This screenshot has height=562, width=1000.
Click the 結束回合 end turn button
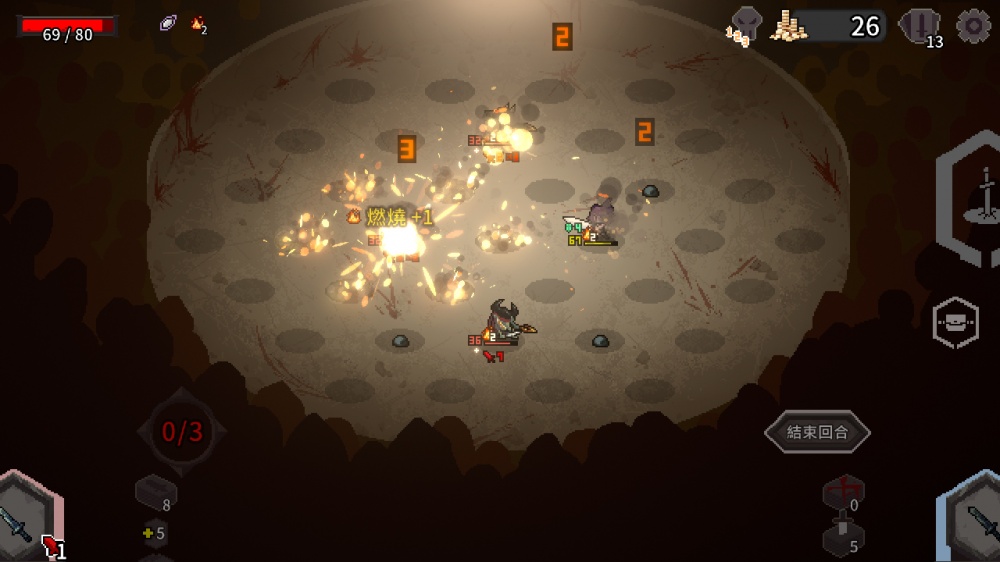tap(817, 433)
